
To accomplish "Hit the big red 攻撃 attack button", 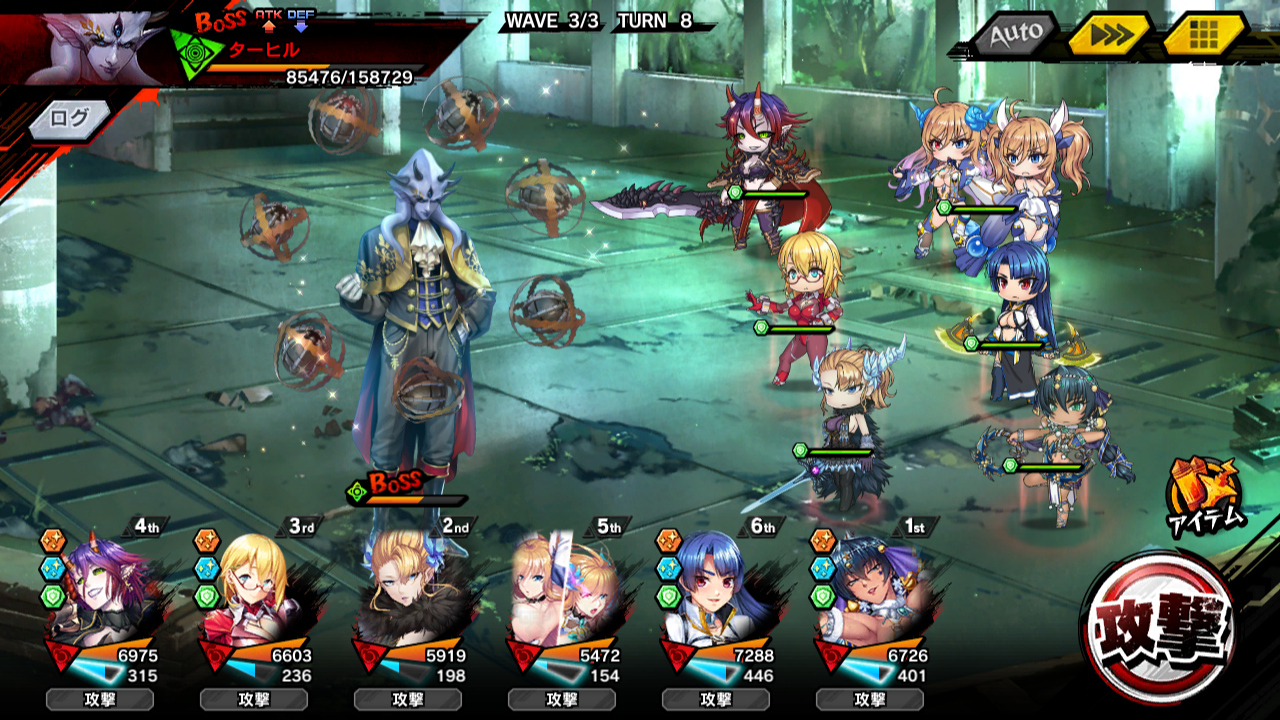I will click(1158, 628).
